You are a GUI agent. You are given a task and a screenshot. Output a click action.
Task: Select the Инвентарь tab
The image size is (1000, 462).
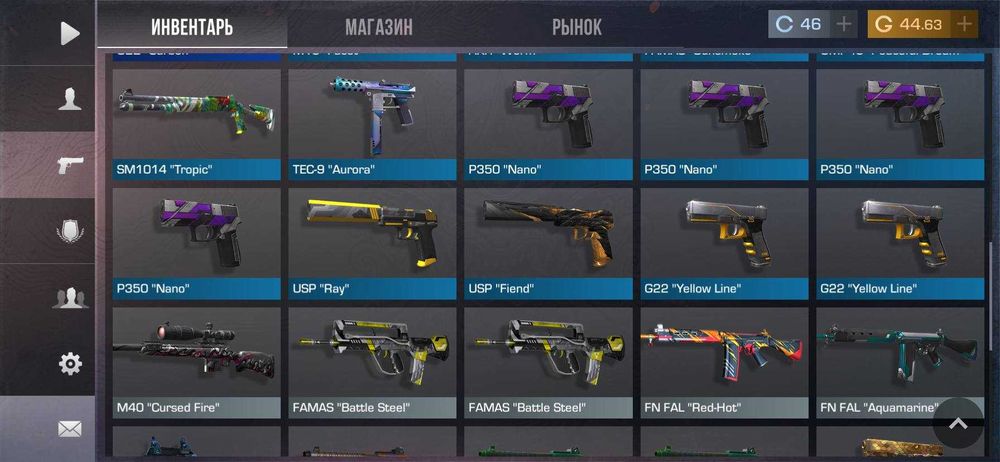[x=192, y=27]
